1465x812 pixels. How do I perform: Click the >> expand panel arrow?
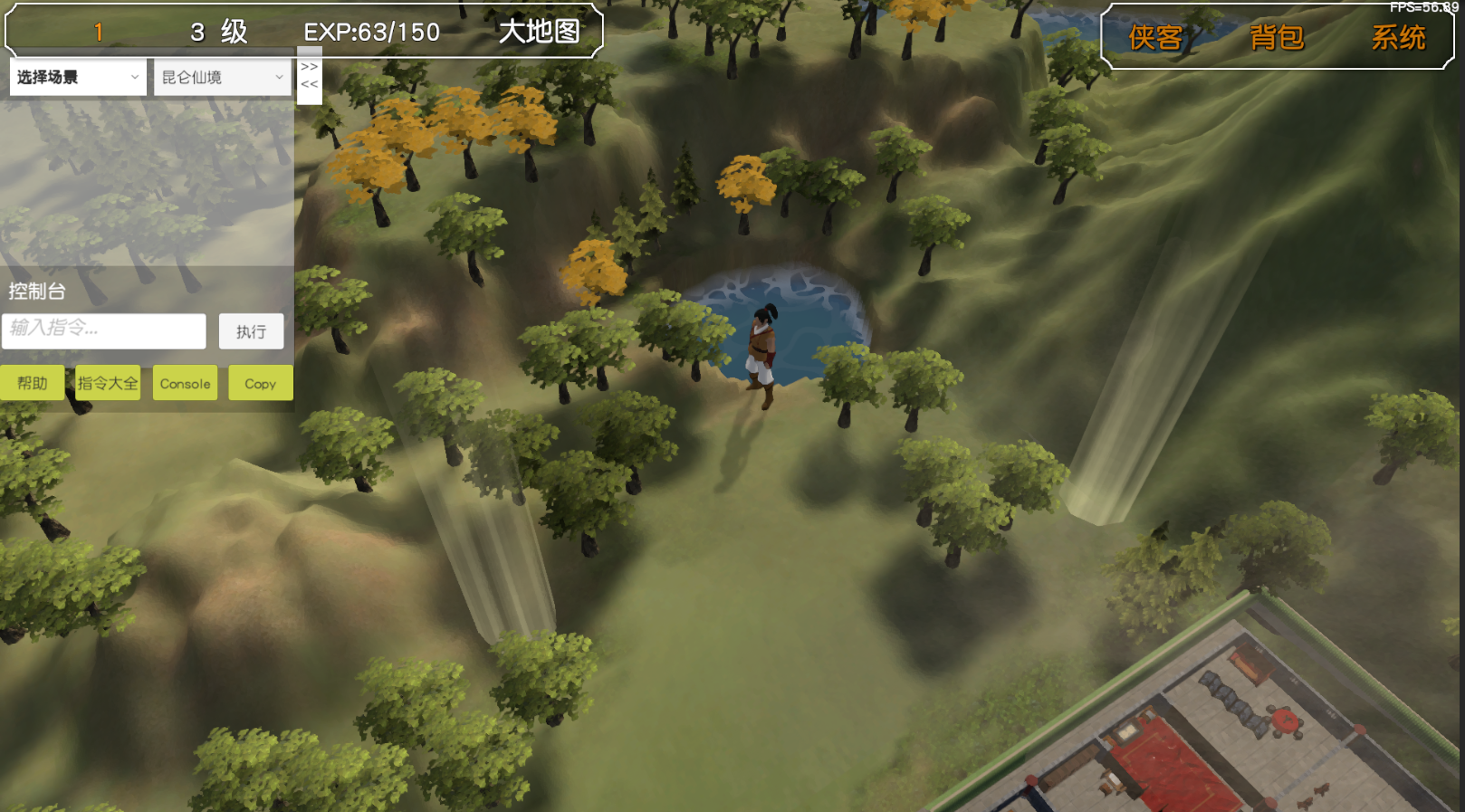pyautogui.click(x=310, y=67)
